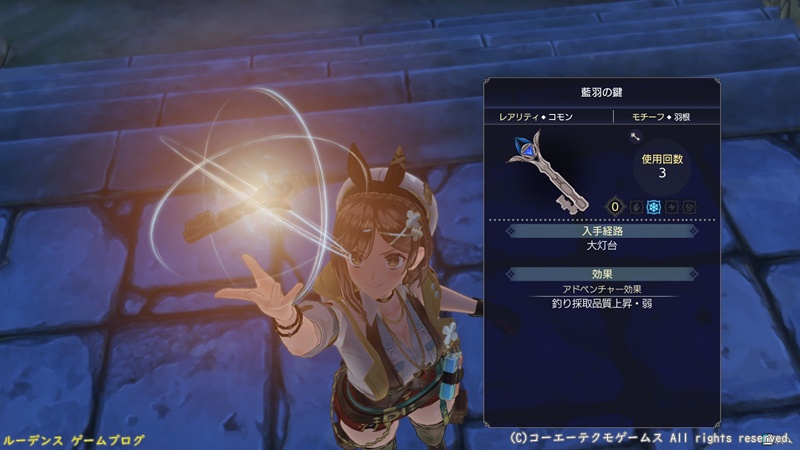
Task: Select the 入手経路 section header
Action: tap(601, 231)
